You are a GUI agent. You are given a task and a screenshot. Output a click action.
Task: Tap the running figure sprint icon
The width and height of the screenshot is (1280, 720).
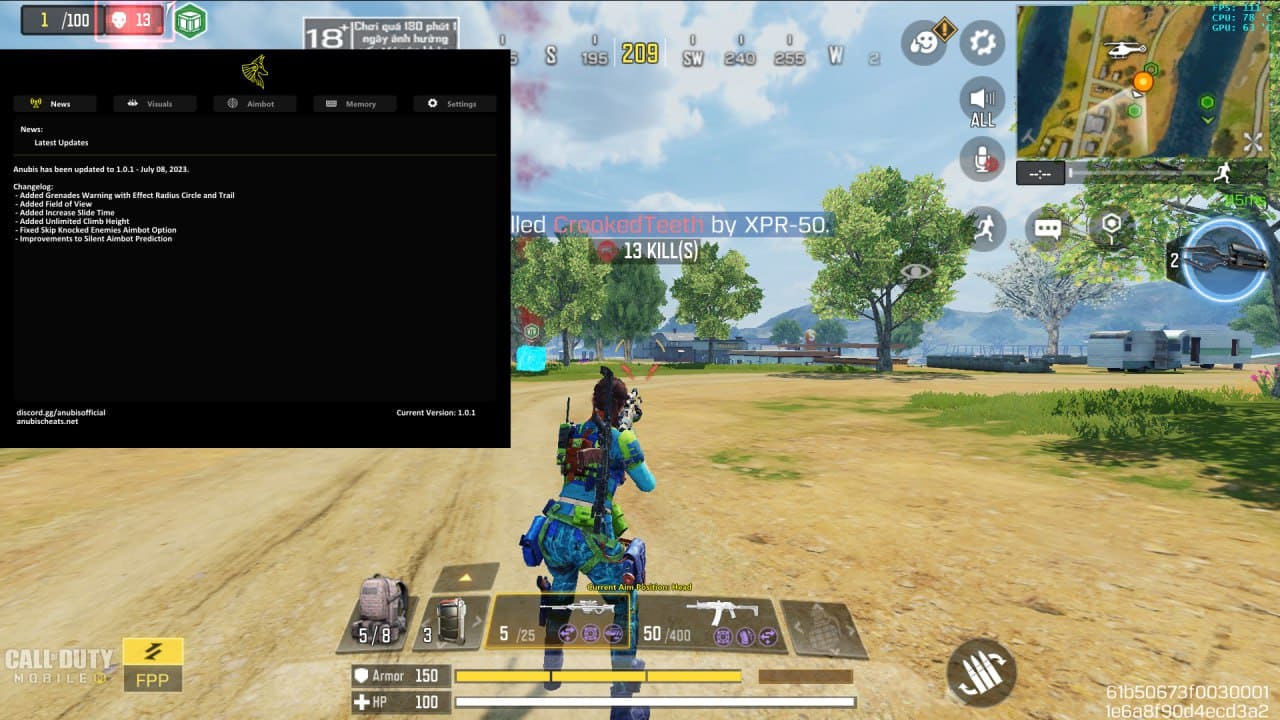point(986,229)
